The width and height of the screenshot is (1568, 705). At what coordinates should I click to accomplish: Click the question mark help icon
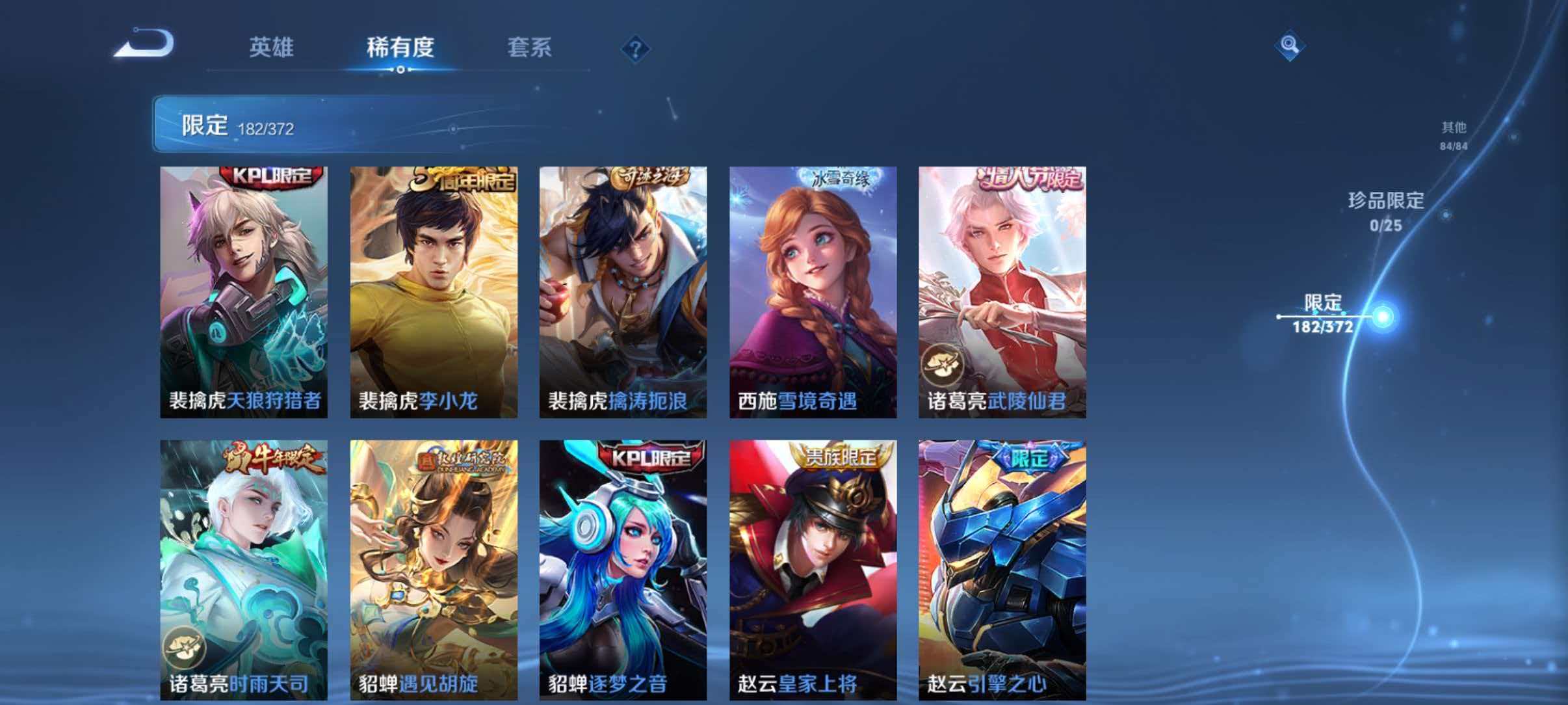tap(634, 48)
